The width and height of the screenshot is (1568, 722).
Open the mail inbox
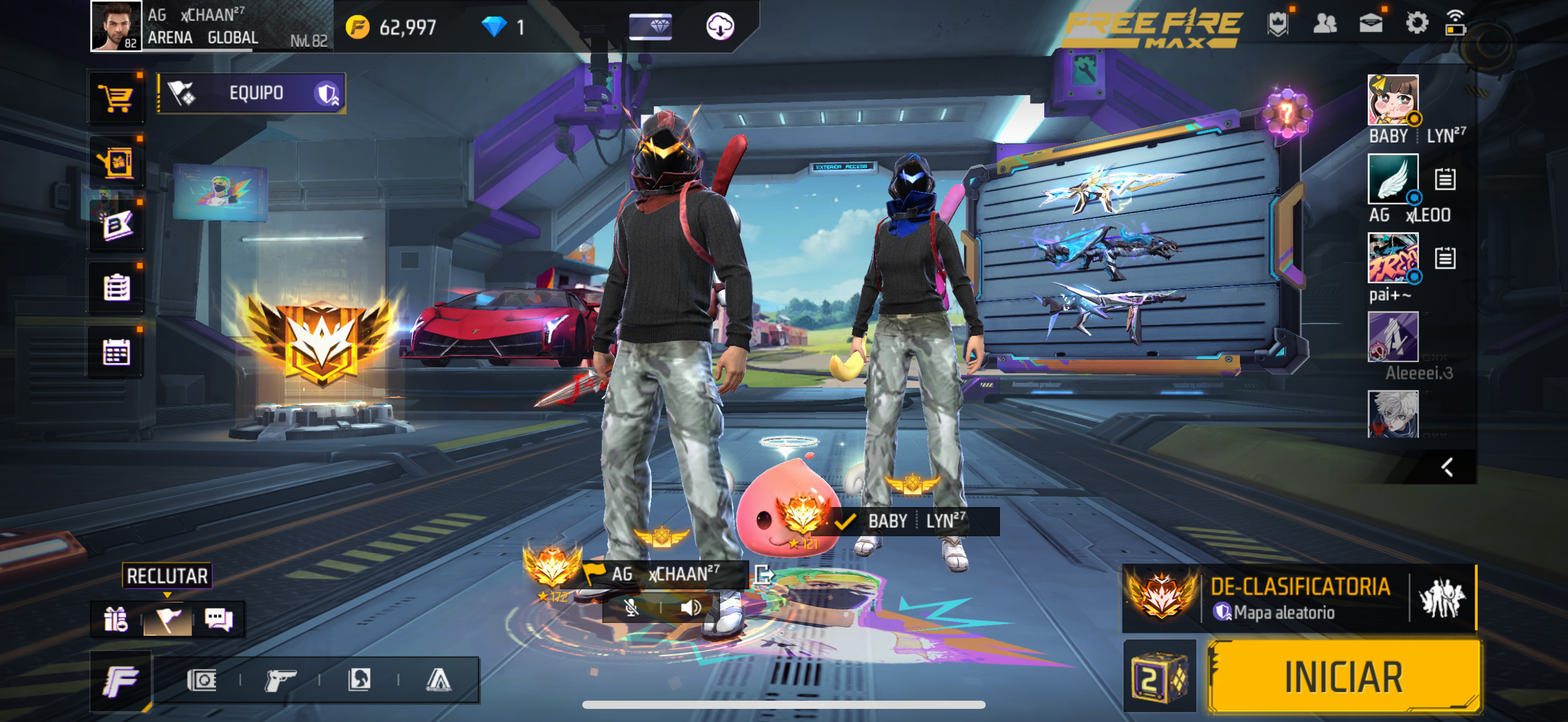coord(1371,24)
